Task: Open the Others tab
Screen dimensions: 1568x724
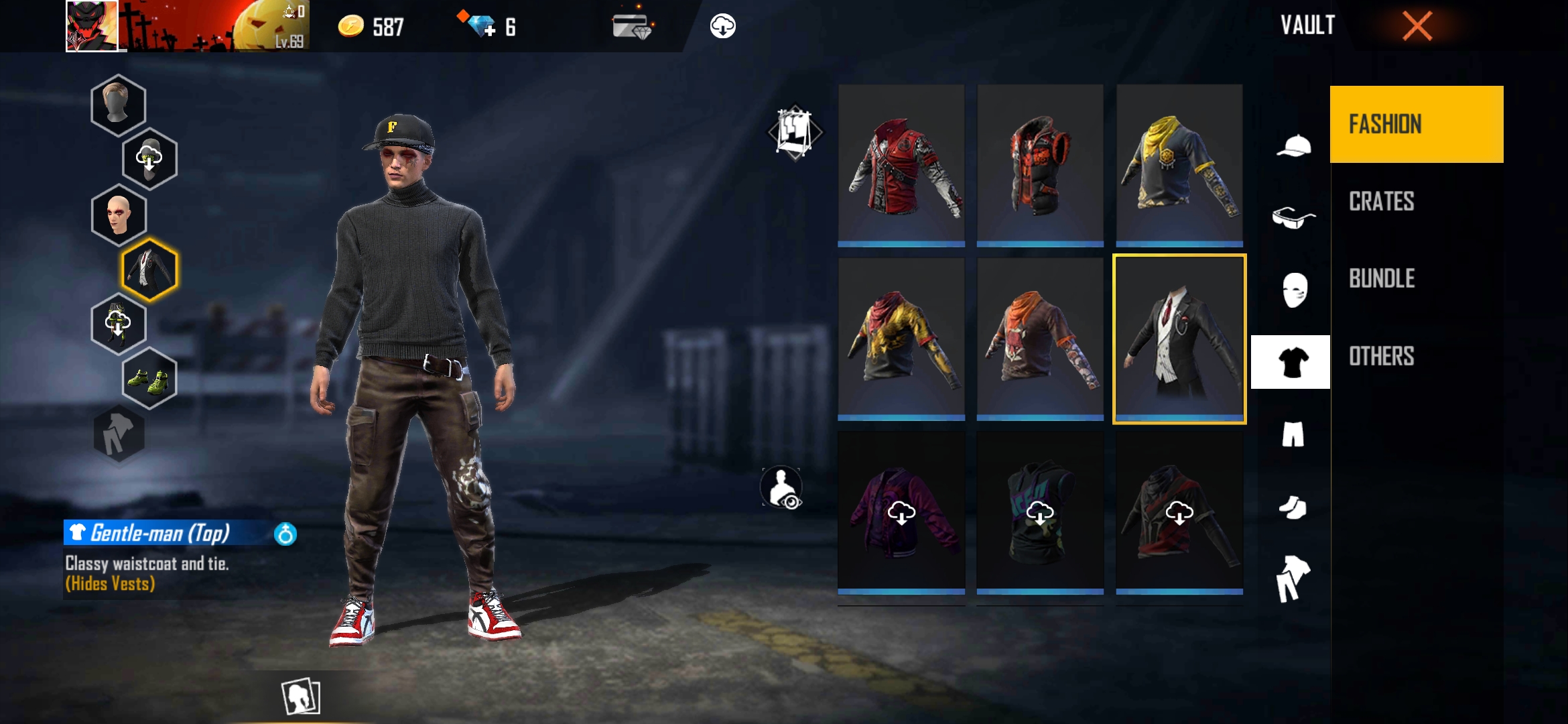Action: 1381,356
